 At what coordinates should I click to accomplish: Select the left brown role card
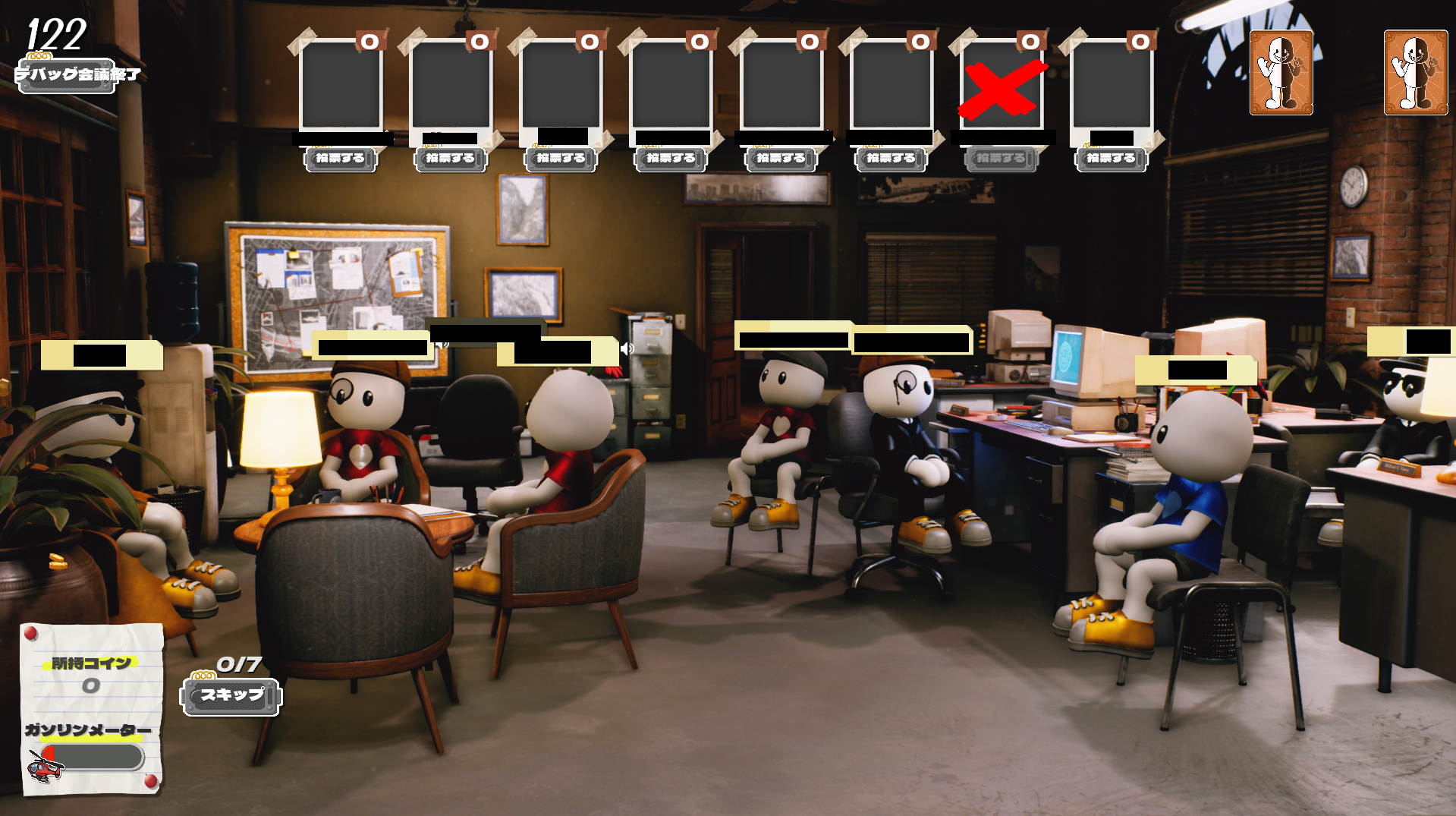click(1281, 72)
